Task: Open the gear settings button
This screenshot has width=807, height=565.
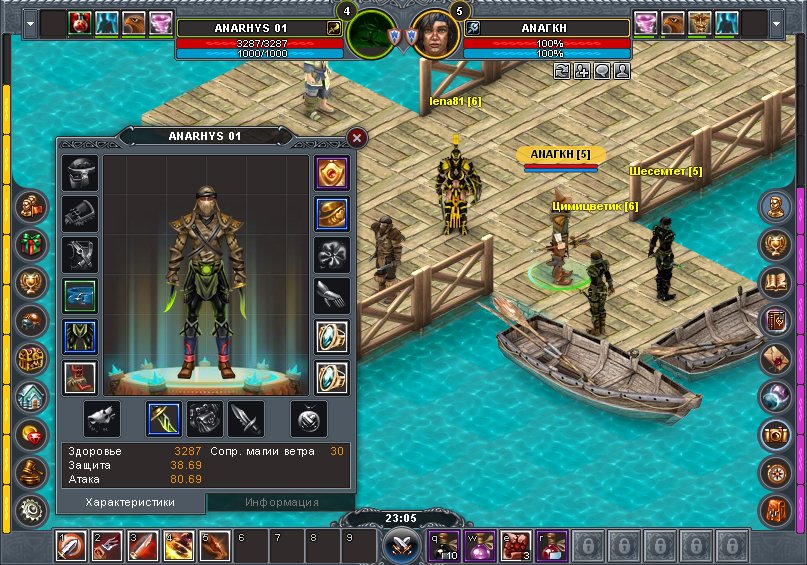Action: [x=32, y=509]
